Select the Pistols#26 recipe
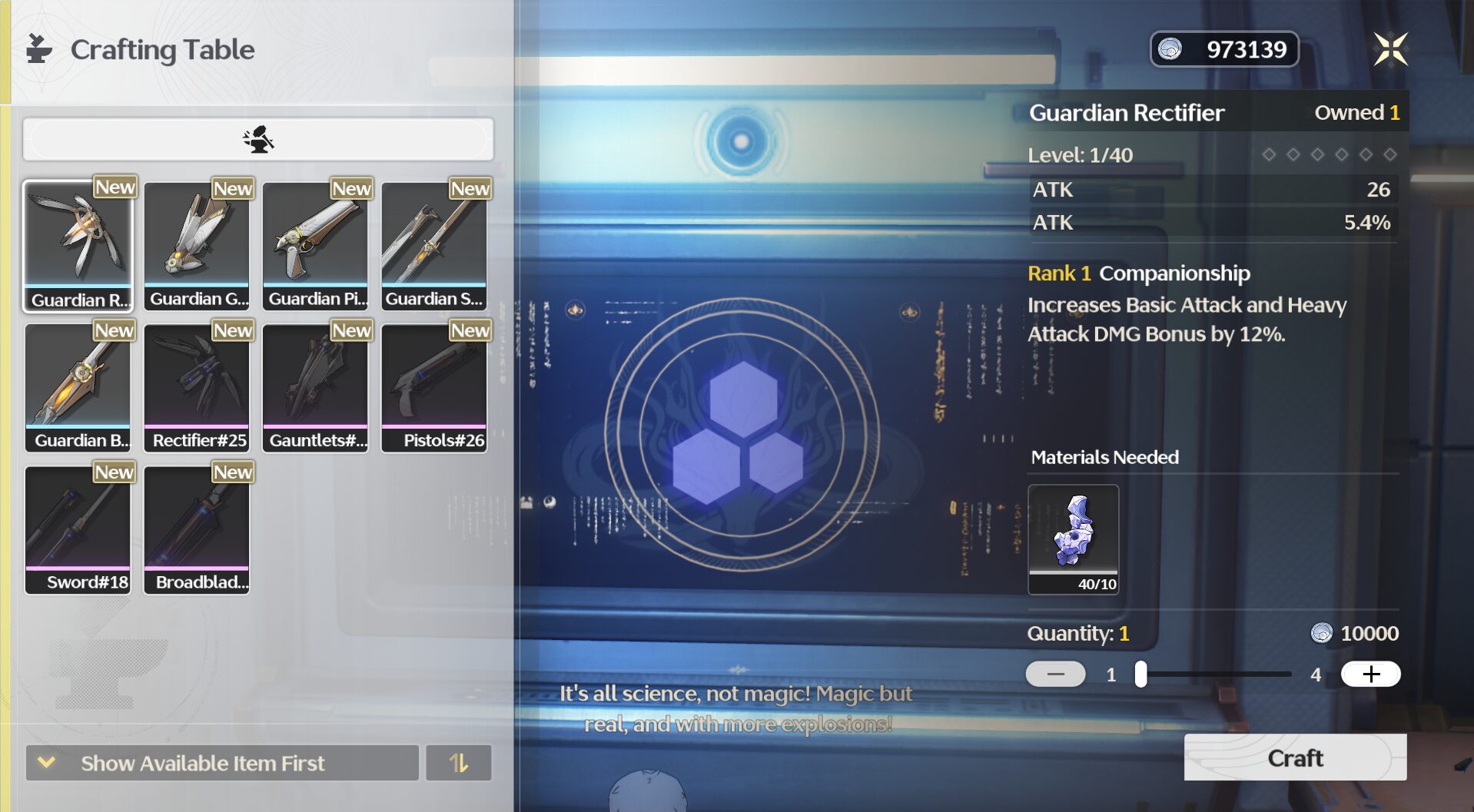Image resolution: width=1474 pixels, height=812 pixels. pyautogui.click(x=434, y=388)
